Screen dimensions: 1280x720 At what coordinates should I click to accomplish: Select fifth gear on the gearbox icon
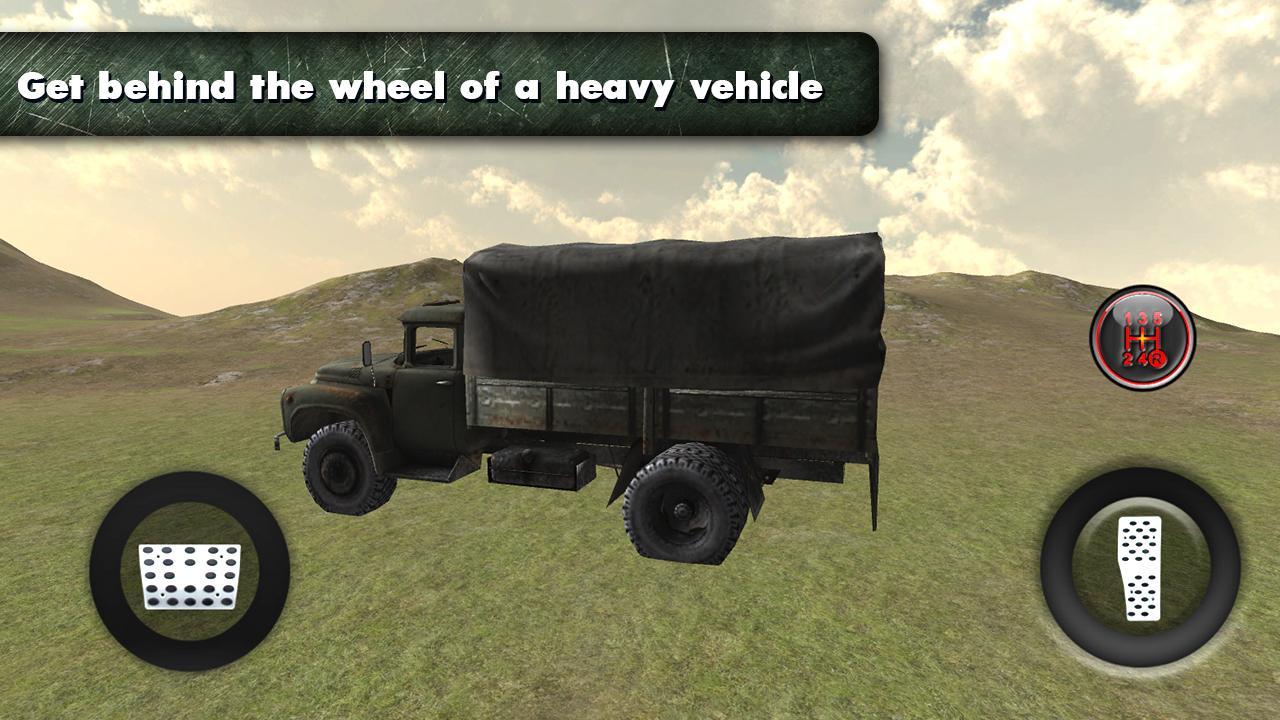click(x=1158, y=318)
